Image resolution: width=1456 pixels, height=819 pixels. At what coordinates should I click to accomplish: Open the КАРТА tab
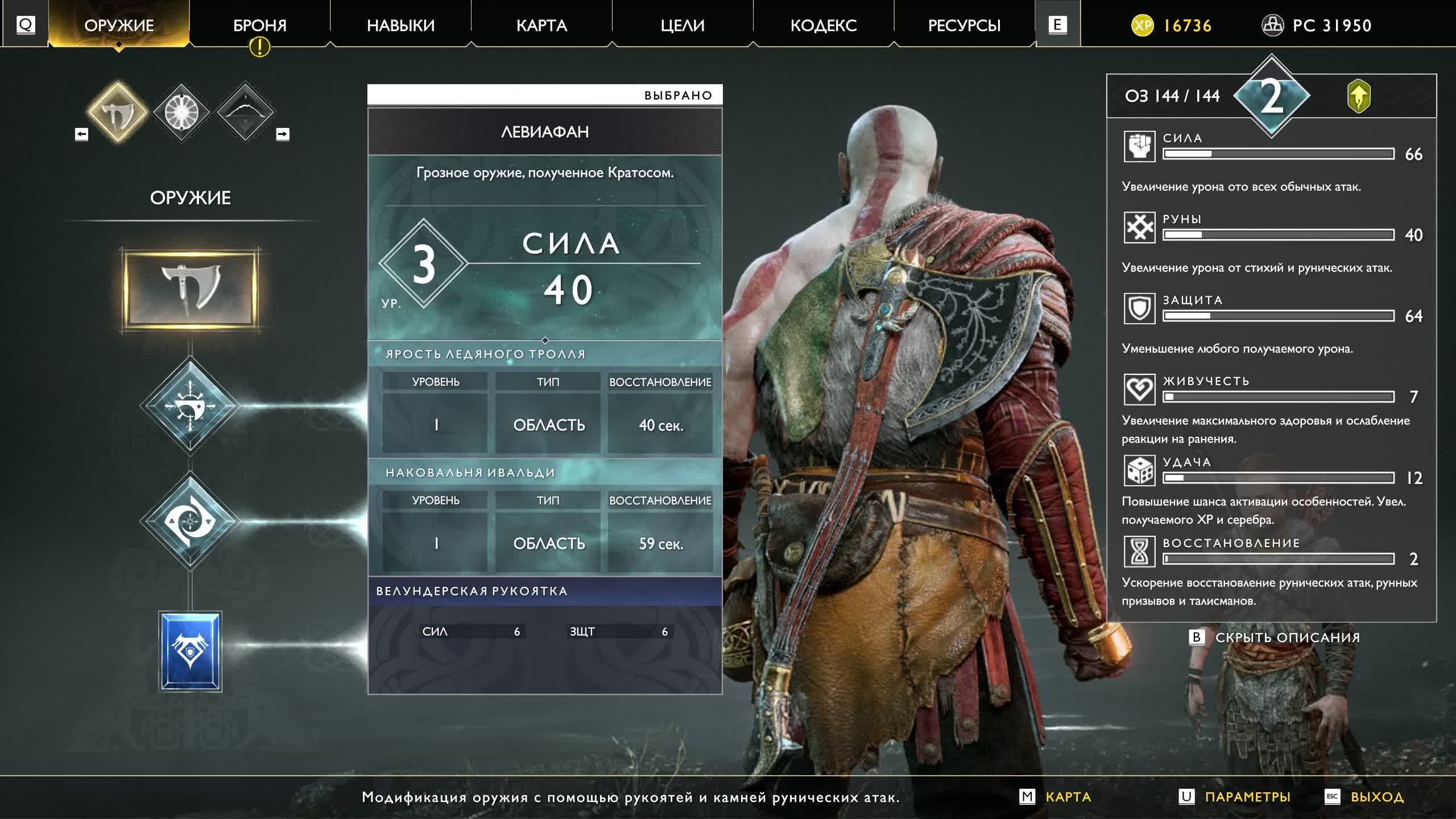(541, 26)
